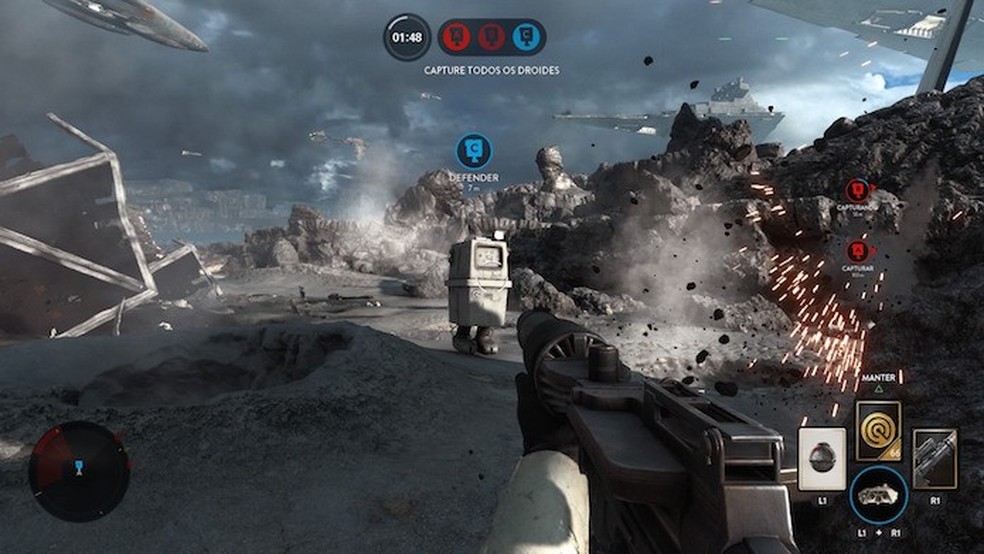Image resolution: width=984 pixels, height=554 pixels.
Task: Open the circular radar minimap
Action: pos(79,471)
